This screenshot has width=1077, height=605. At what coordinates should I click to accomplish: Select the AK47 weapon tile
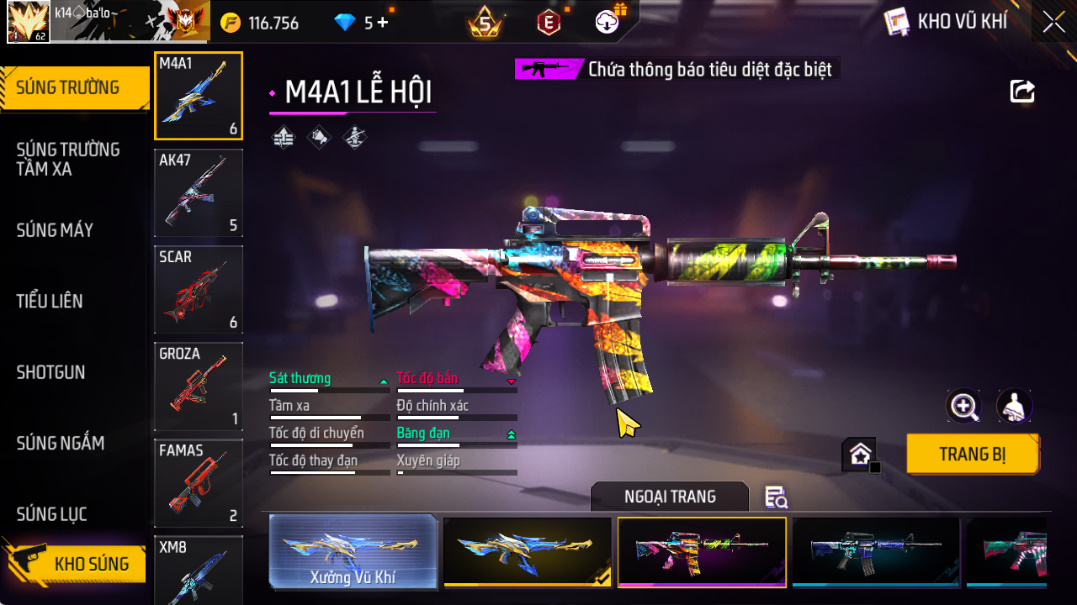198,193
